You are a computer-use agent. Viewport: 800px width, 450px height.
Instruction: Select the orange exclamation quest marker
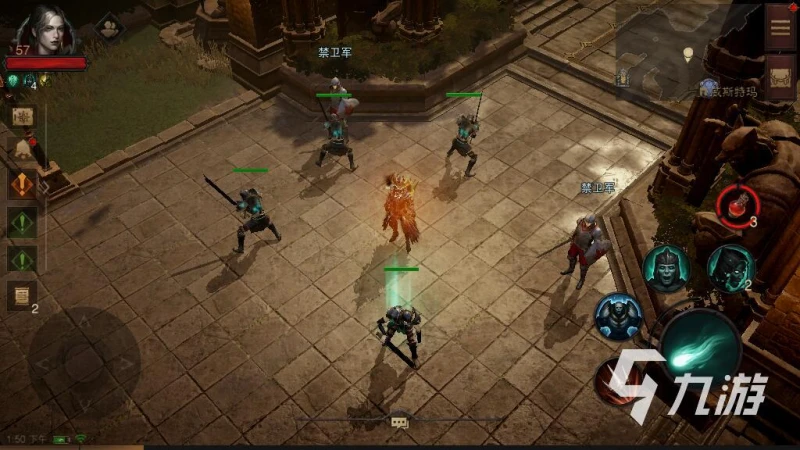(22, 185)
